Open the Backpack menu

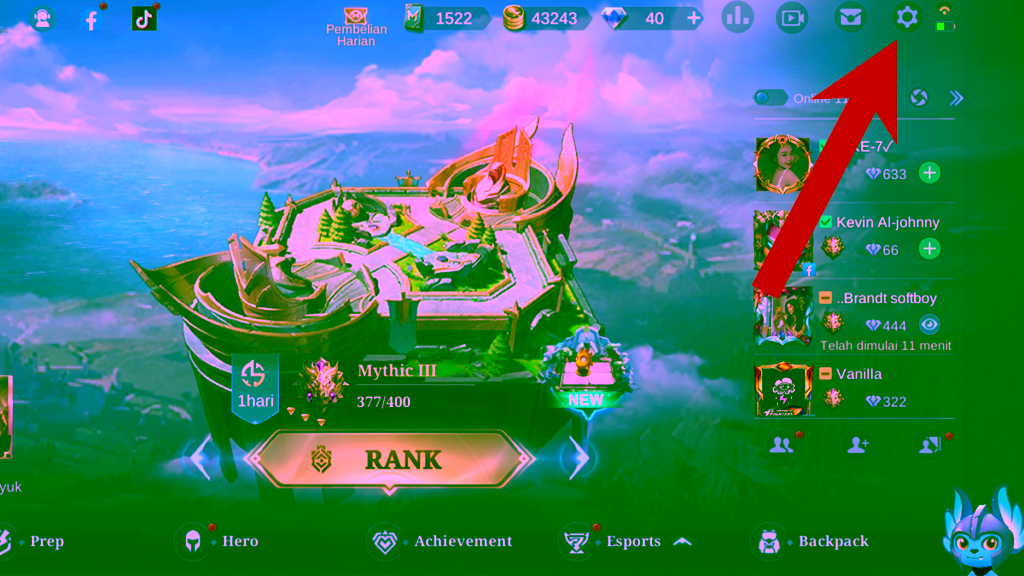(x=815, y=541)
